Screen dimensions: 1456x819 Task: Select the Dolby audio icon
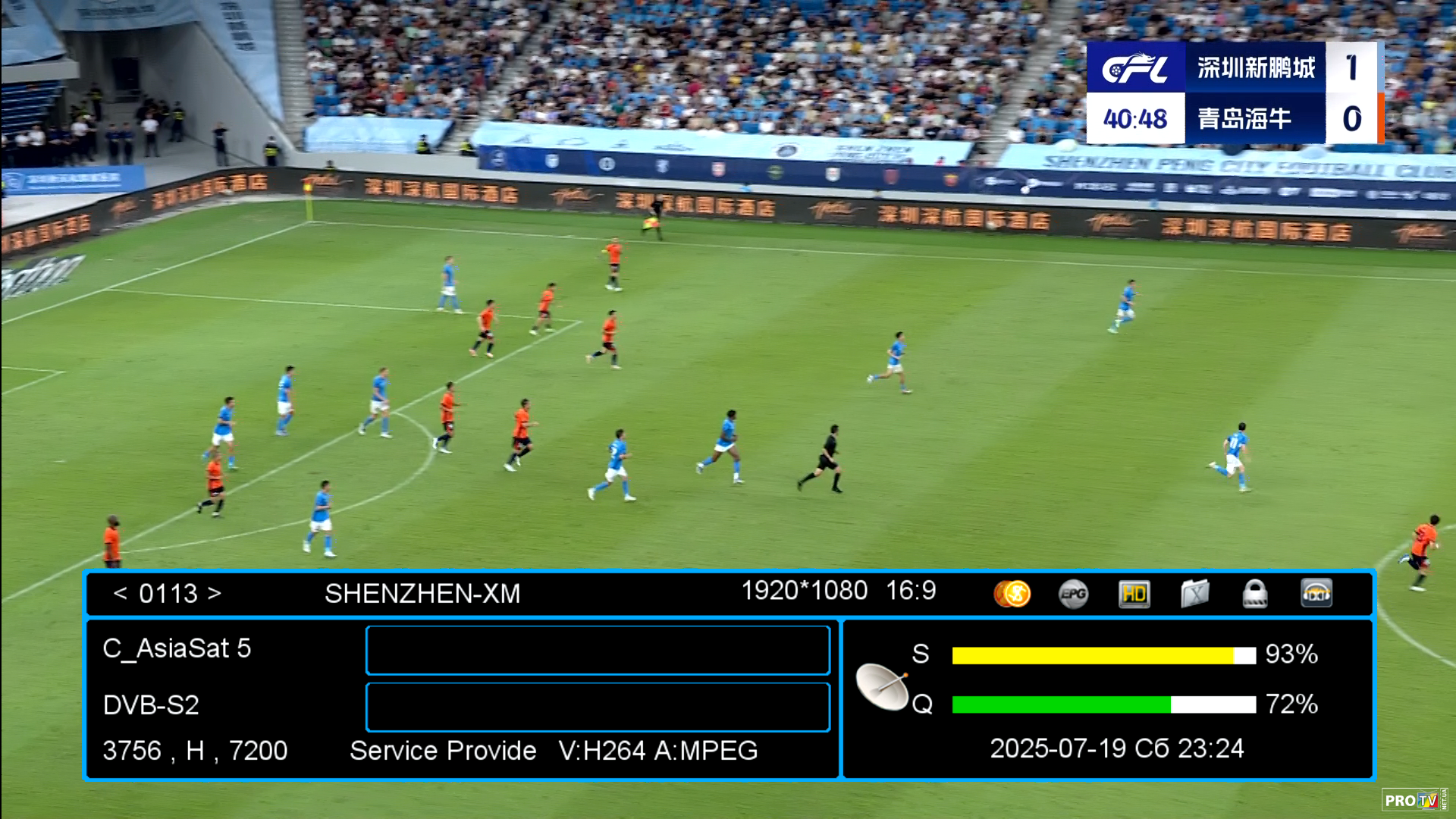click(1316, 594)
